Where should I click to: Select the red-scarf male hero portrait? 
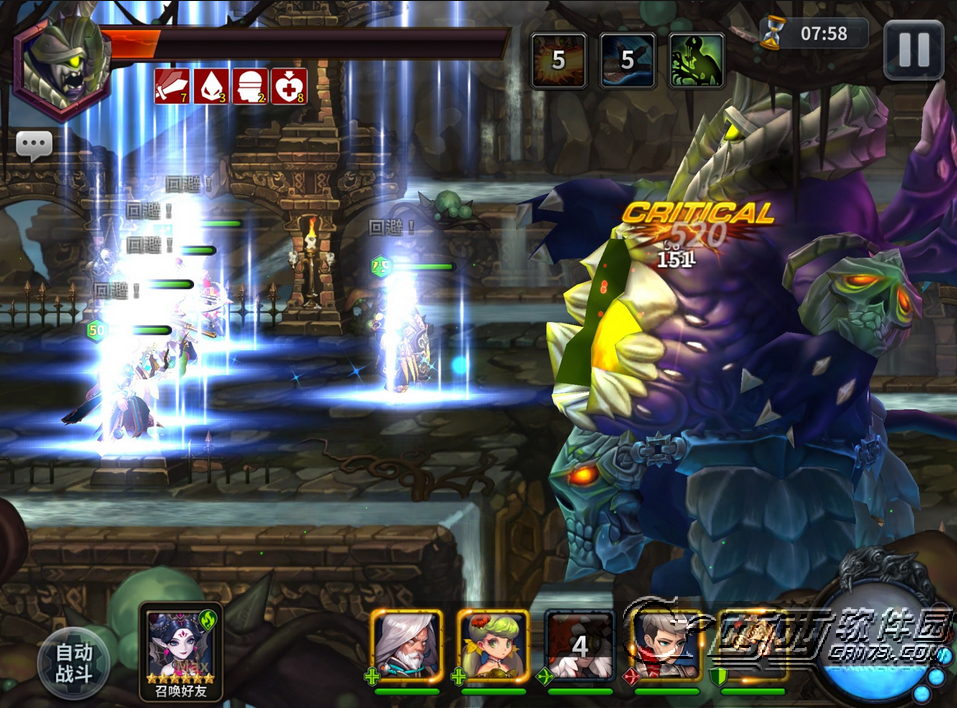pos(666,645)
